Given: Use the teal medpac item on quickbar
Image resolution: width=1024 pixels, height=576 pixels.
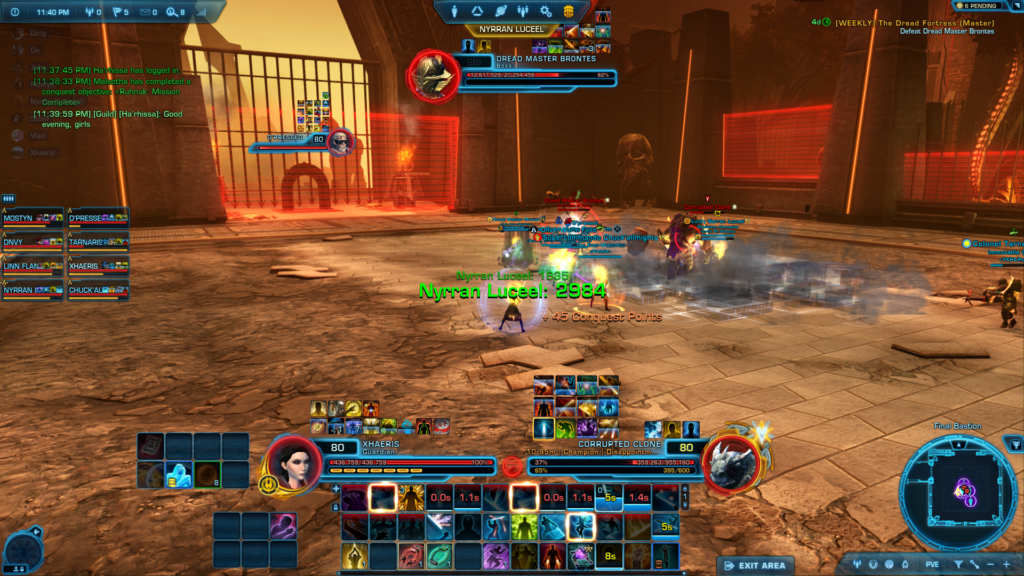Looking at the screenshot, I should (x=440, y=556).
